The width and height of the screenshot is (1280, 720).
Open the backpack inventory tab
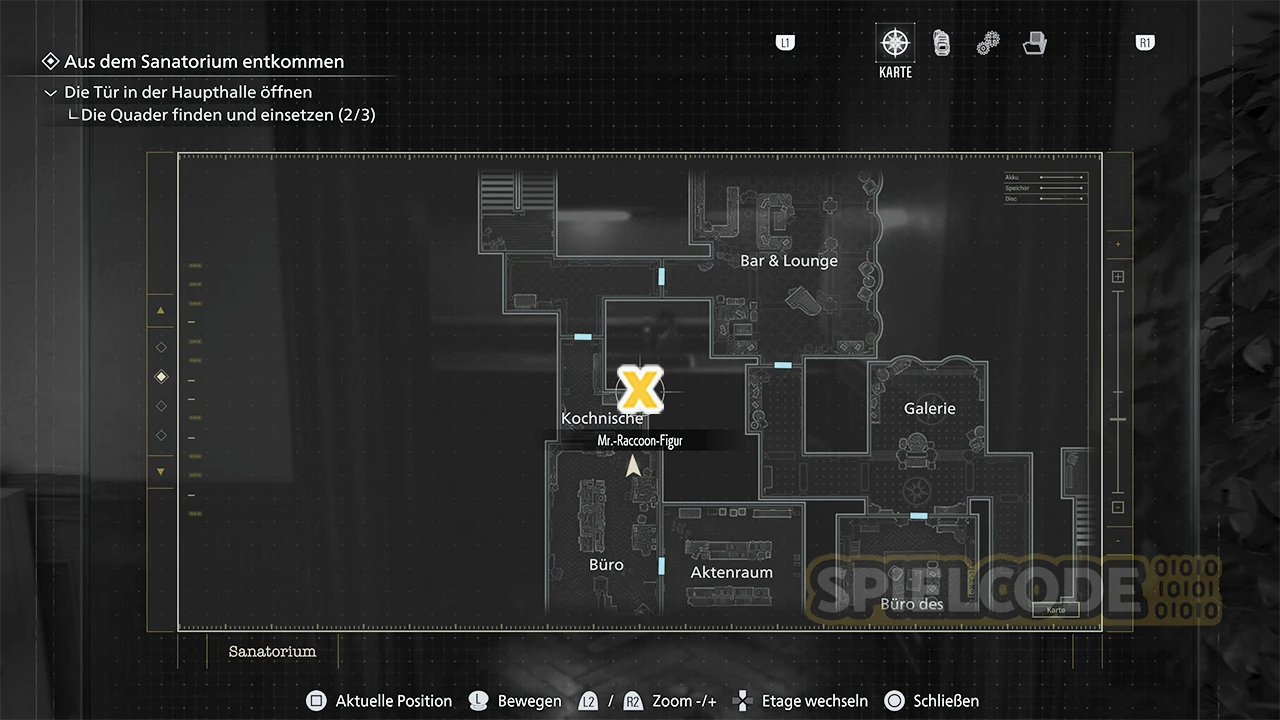[941, 43]
